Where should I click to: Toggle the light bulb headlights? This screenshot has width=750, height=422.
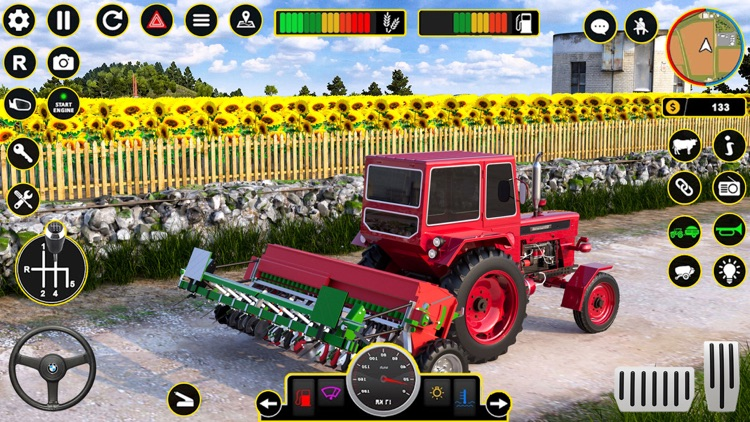pos(730,271)
